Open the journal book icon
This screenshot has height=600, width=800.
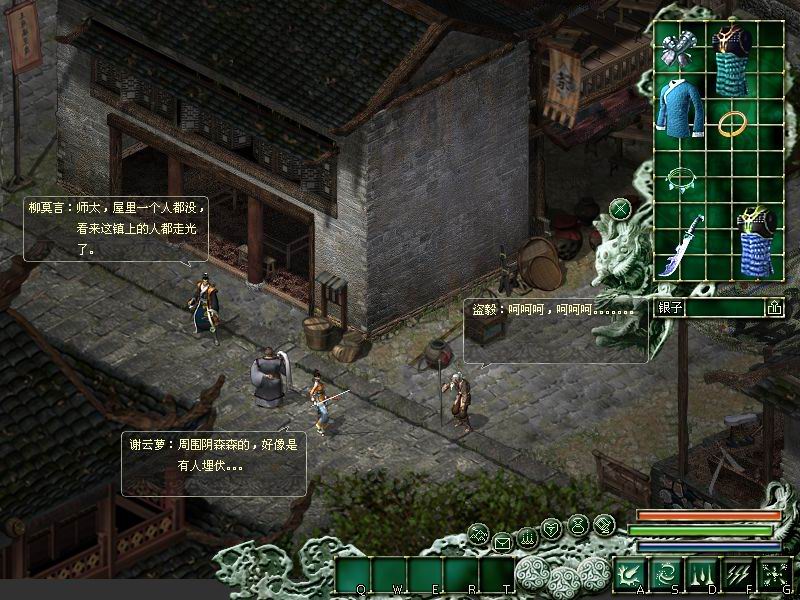coord(604,524)
